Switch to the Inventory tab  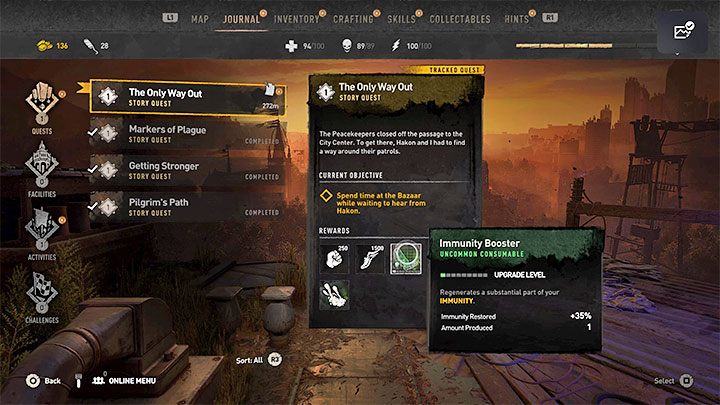click(297, 18)
